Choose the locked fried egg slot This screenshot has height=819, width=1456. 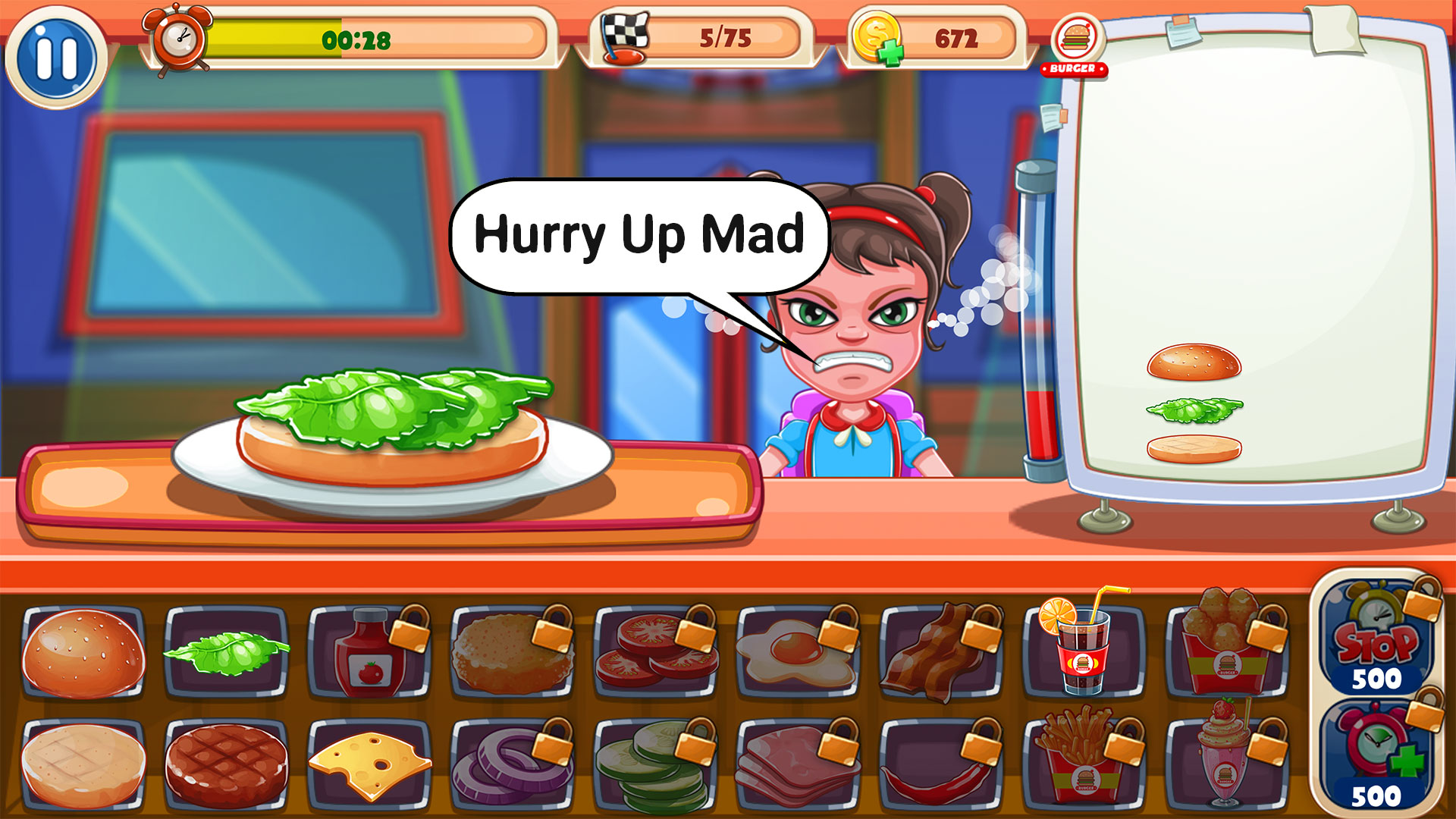point(799,653)
